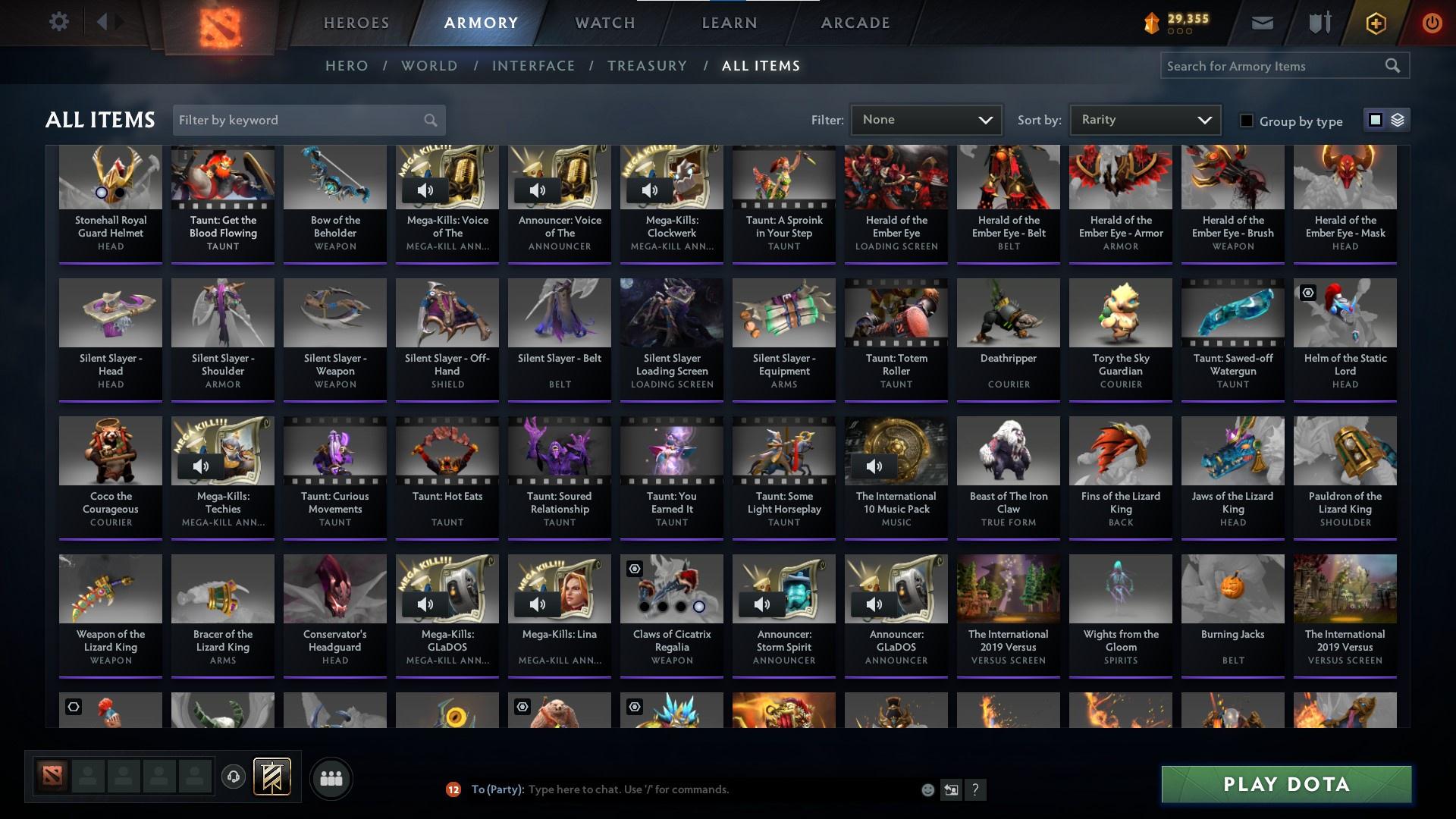This screenshot has height=819, width=1456.
Task: Click the power icon to exit
Action: 1432,23
